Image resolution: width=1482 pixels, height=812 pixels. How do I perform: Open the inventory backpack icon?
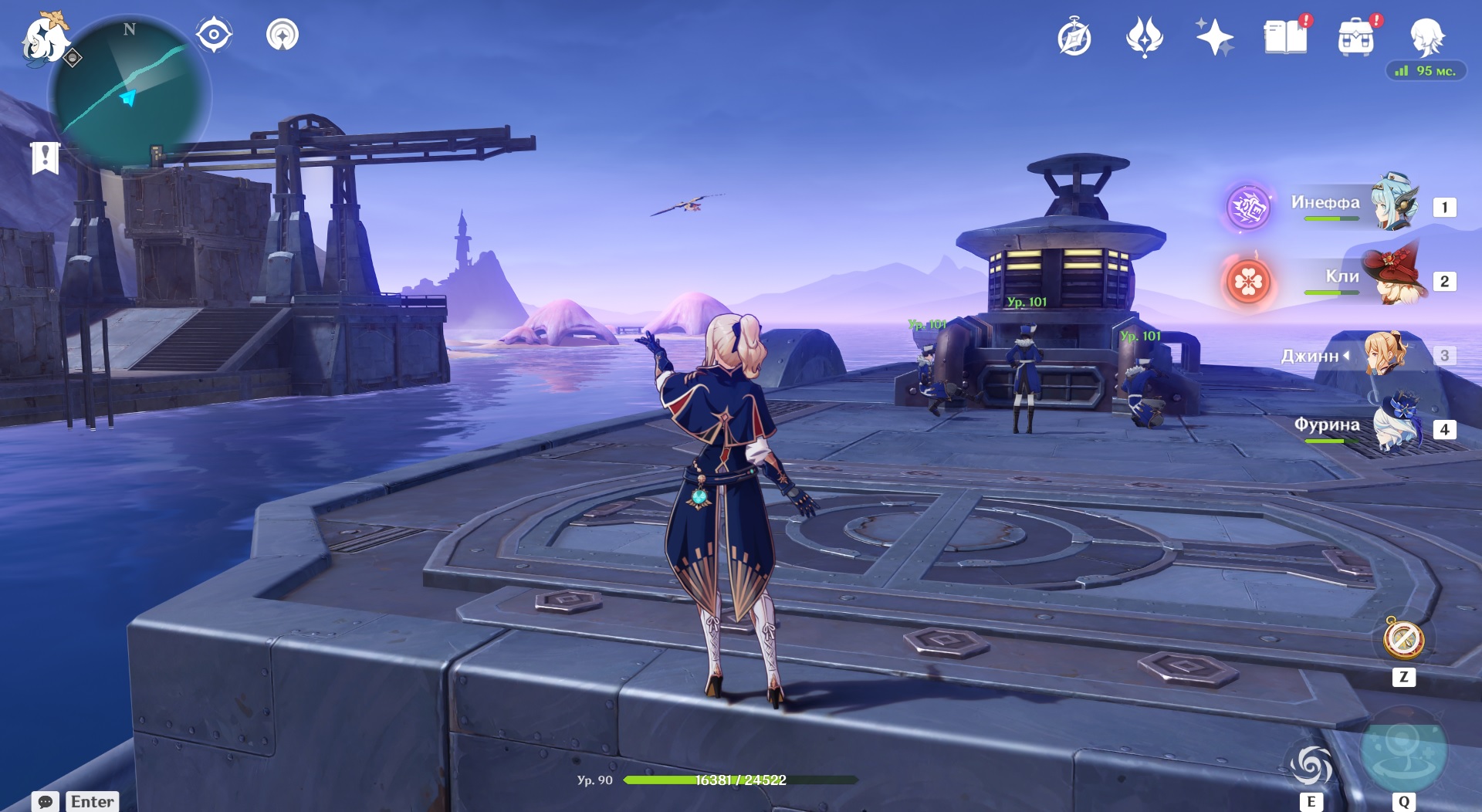point(1356,37)
